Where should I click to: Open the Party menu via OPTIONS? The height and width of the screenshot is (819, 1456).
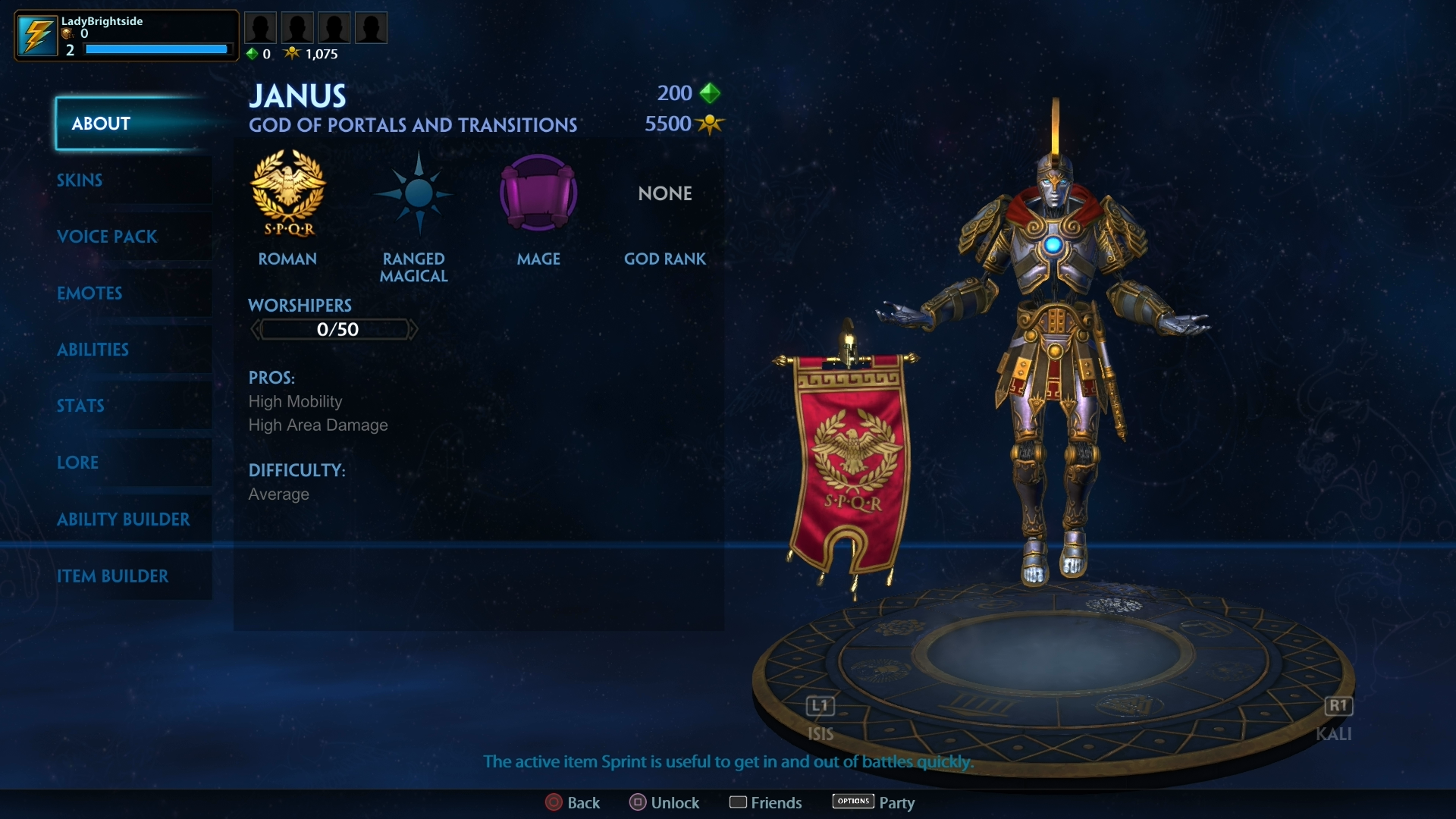tap(852, 801)
